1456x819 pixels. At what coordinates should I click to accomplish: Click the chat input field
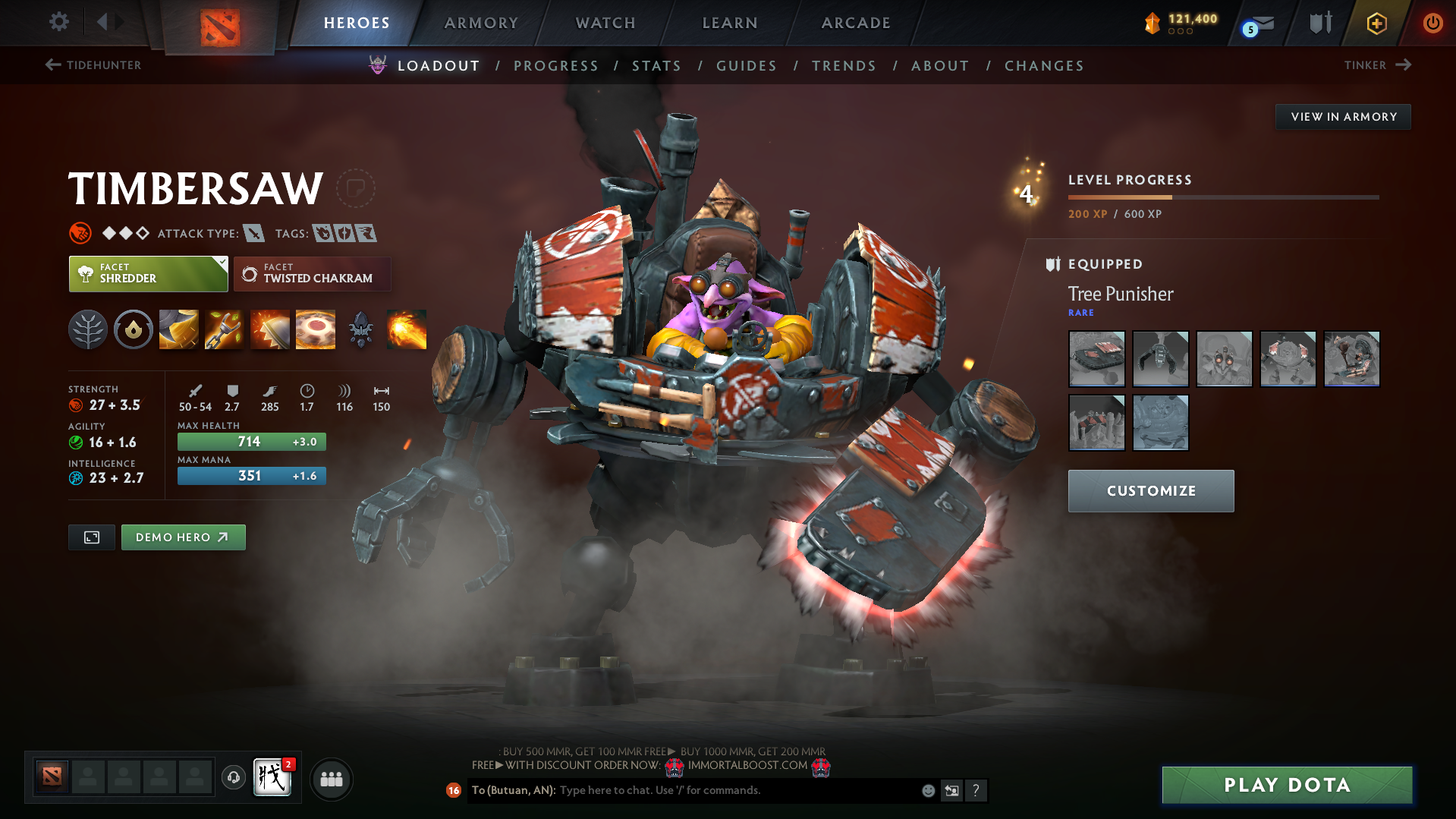pos(721,790)
